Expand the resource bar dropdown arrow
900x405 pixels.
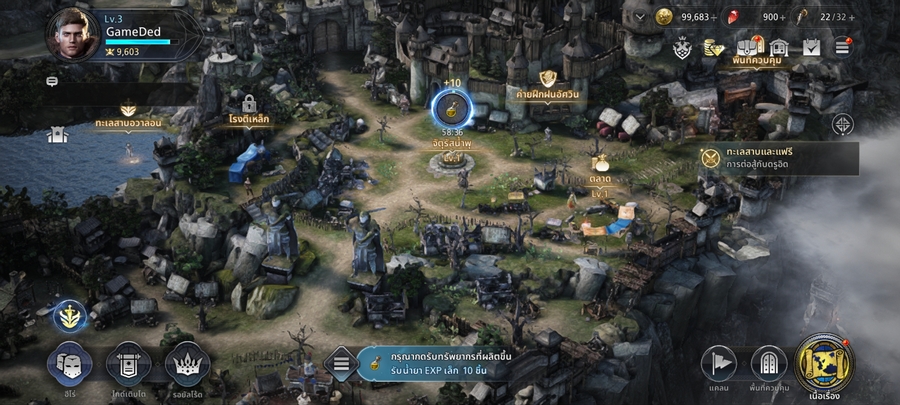point(640,17)
